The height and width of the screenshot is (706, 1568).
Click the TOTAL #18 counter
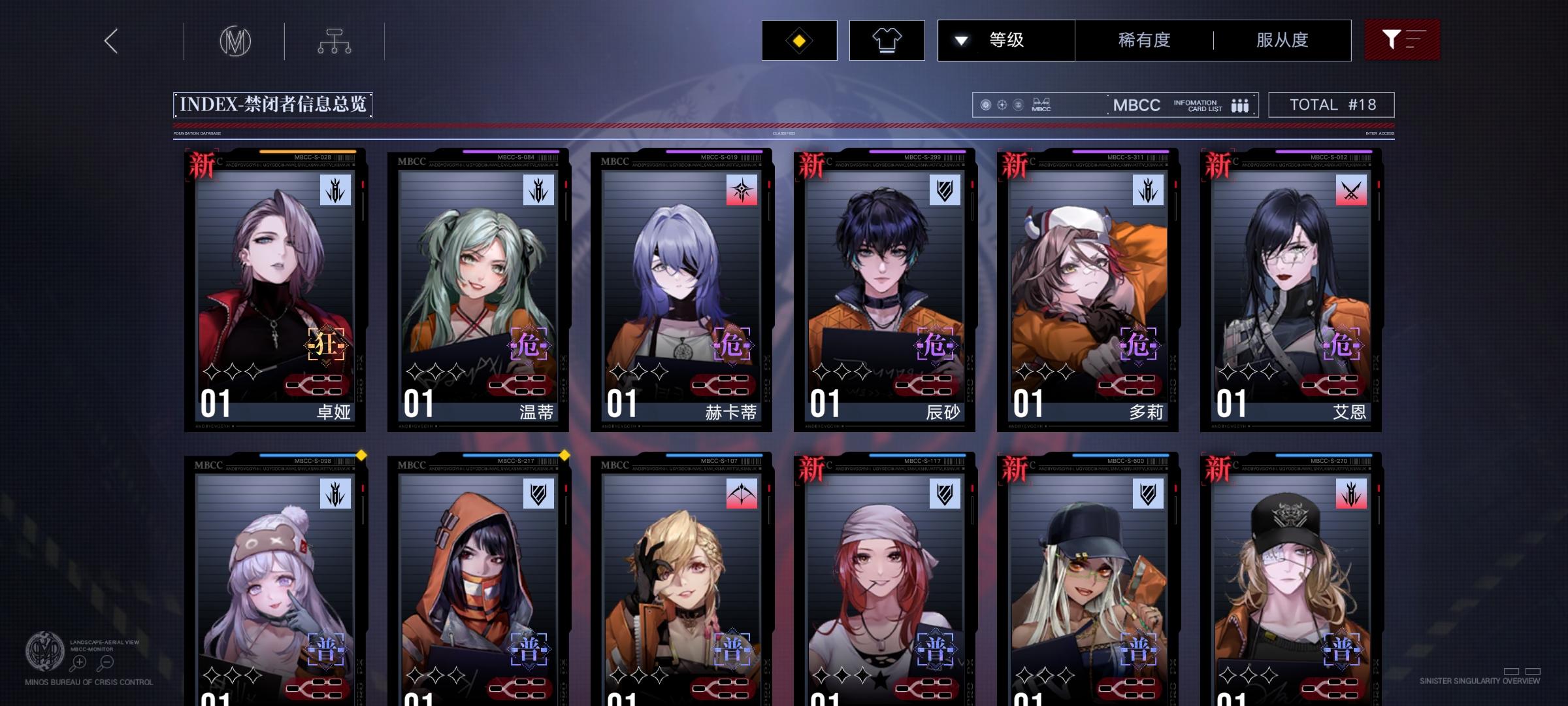(x=1331, y=104)
